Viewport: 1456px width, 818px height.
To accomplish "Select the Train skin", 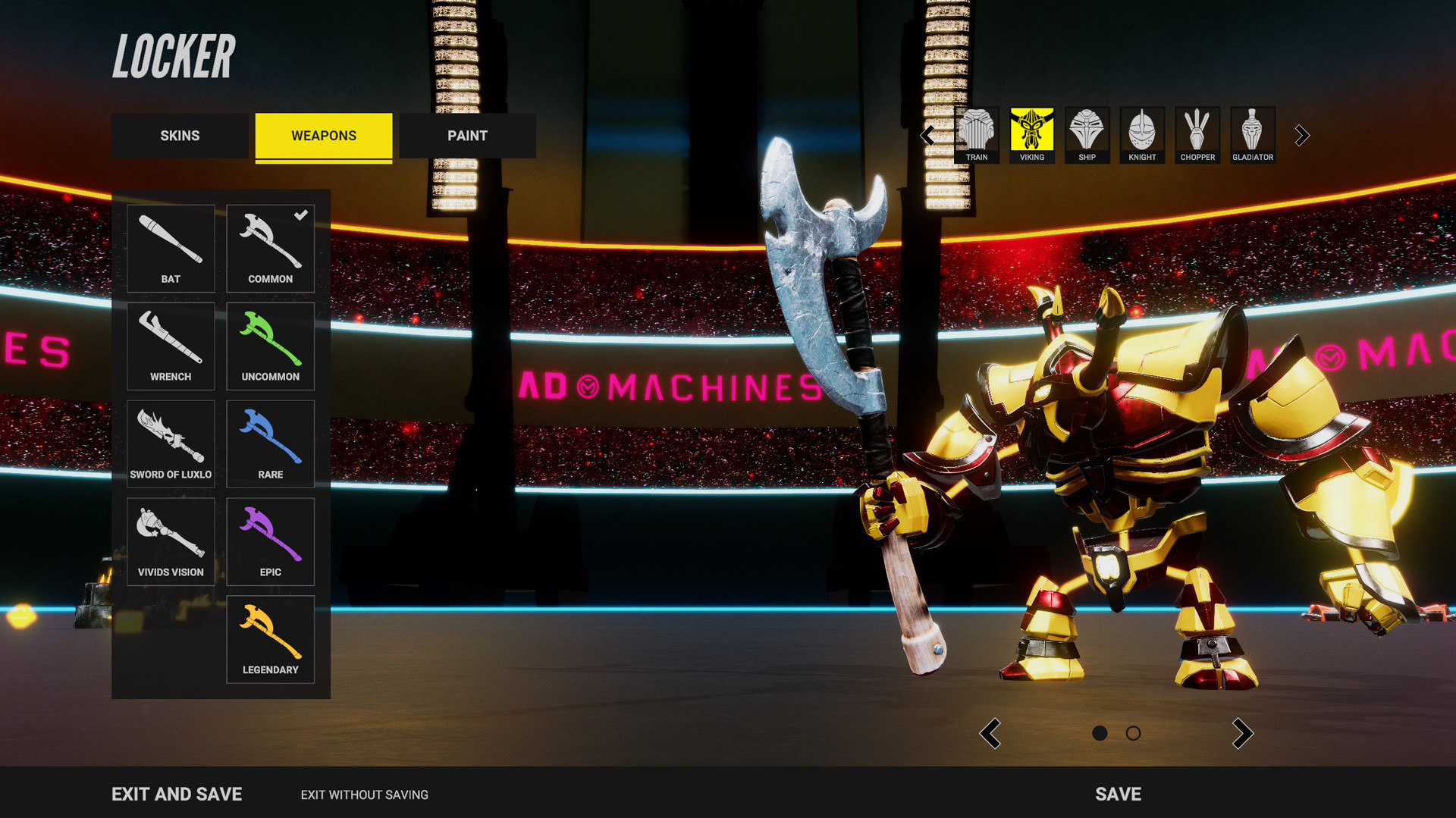I will [x=976, y=135].
